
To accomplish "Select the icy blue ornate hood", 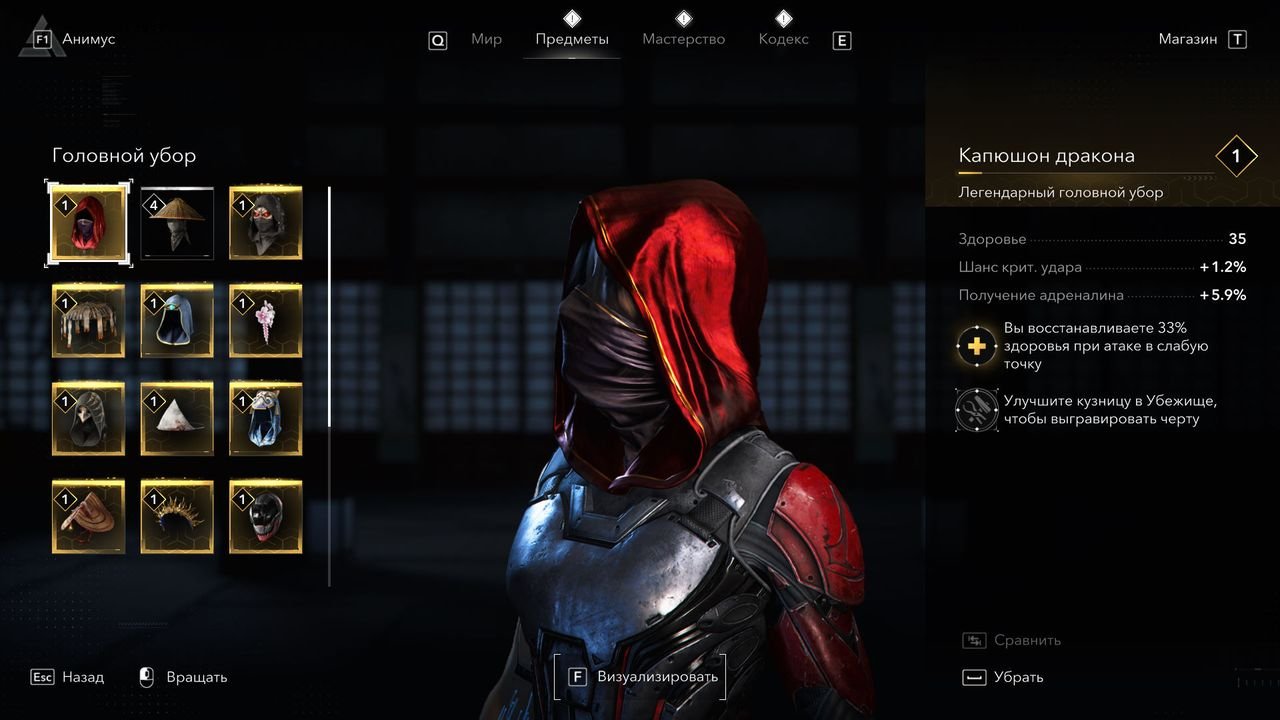I will pos(265,419).
